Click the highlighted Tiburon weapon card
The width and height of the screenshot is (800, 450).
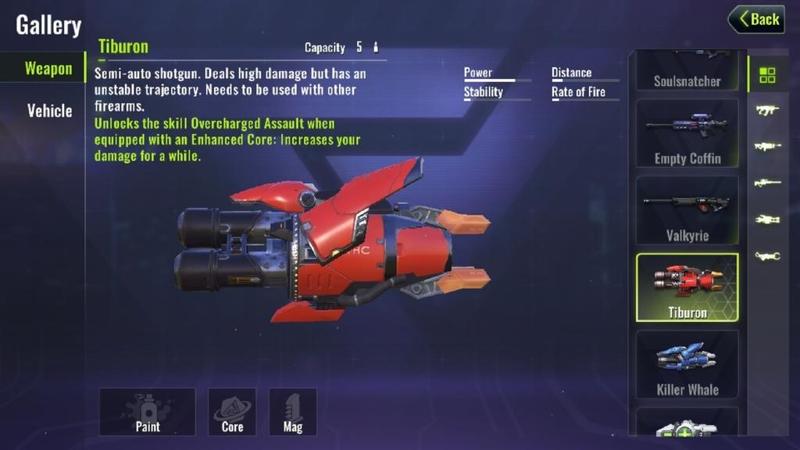(x=687, y=287)
